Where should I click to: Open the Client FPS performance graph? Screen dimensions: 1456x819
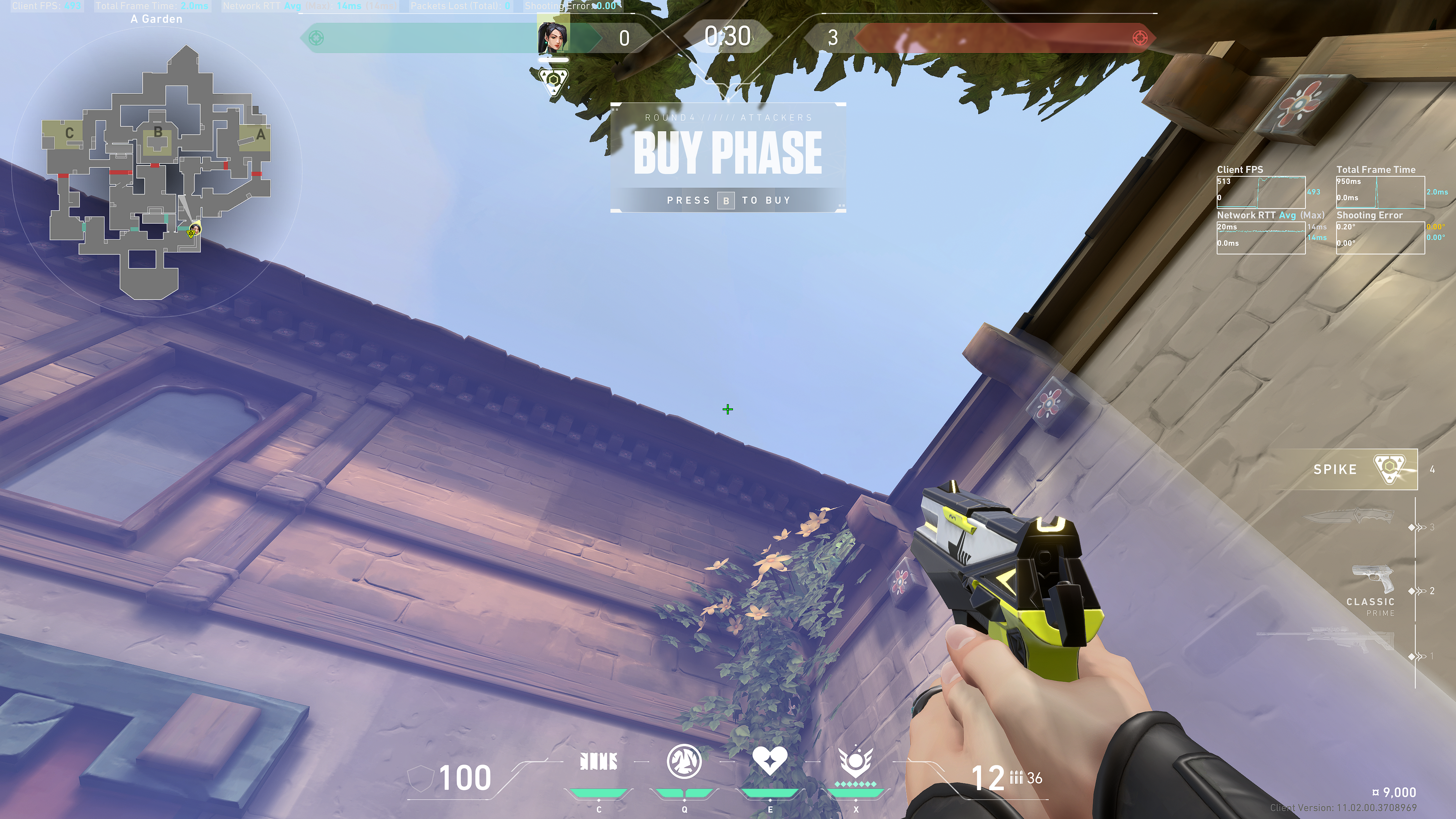(1260, 192)
